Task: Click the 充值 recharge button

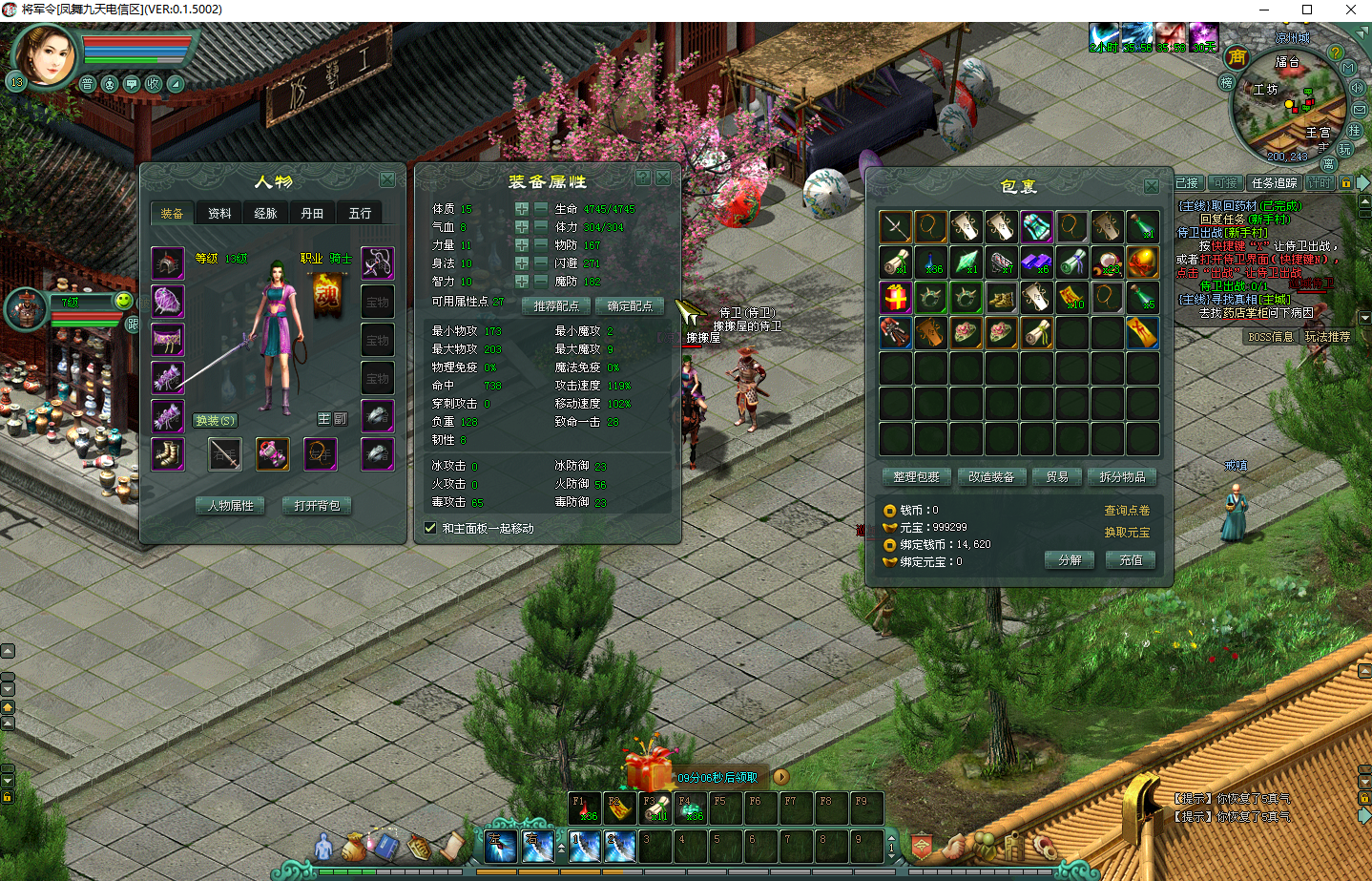Action: pyautogui.click(x=1131, y=560)
